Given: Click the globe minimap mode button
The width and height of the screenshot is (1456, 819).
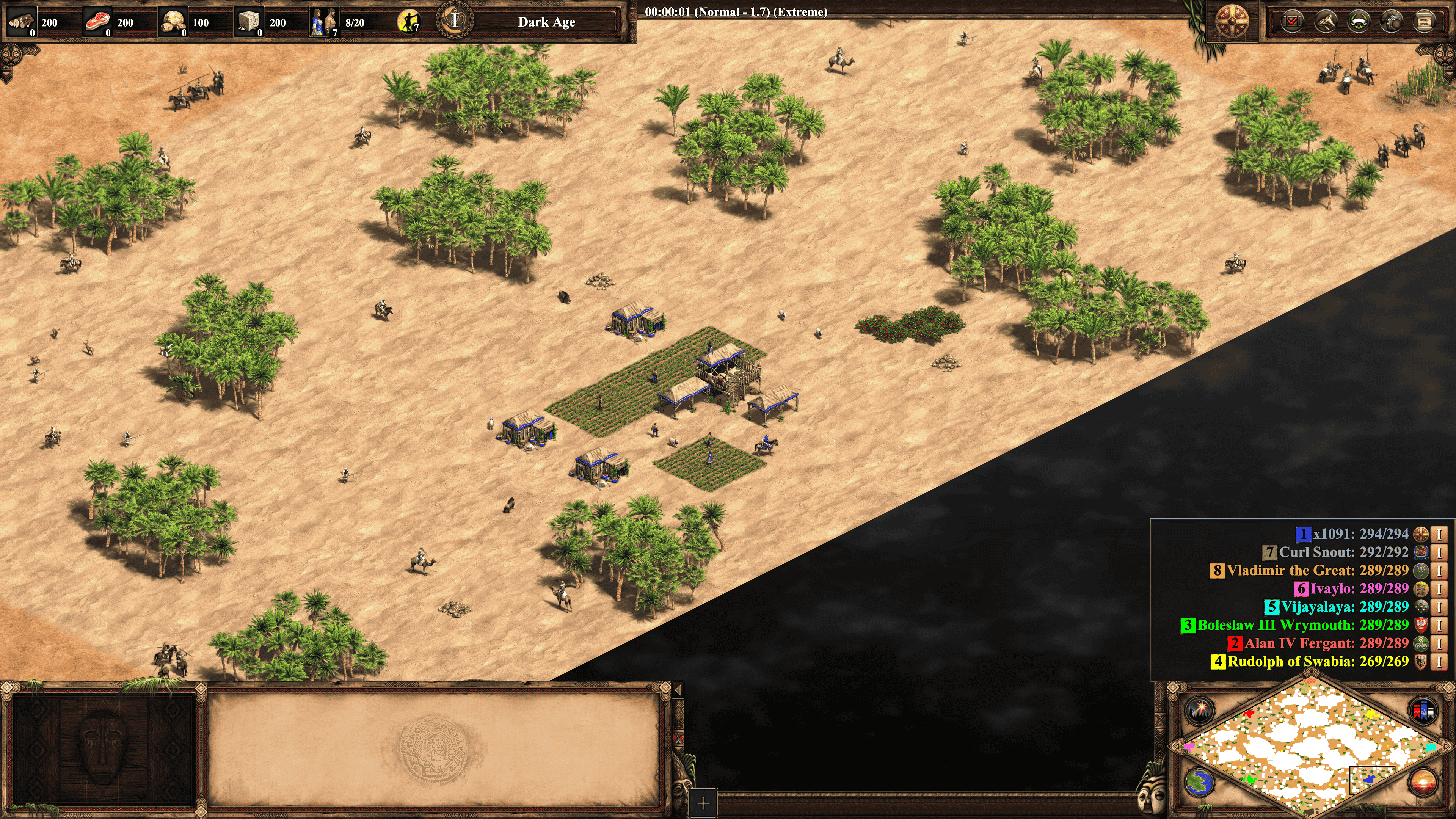Looking at the screenshot, I should coord(1199,783).
